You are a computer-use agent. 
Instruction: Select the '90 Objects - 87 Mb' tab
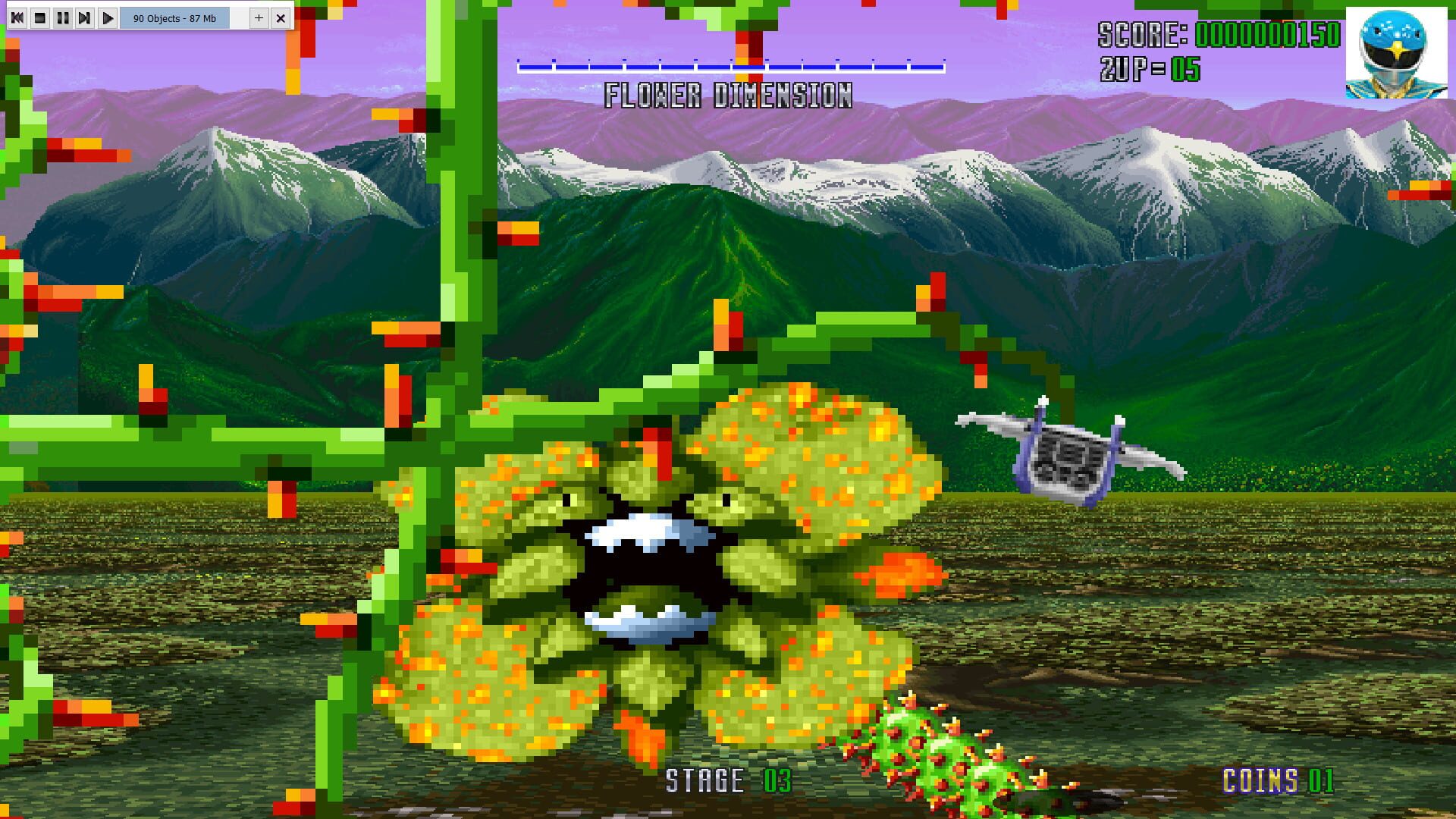point(174,18)
